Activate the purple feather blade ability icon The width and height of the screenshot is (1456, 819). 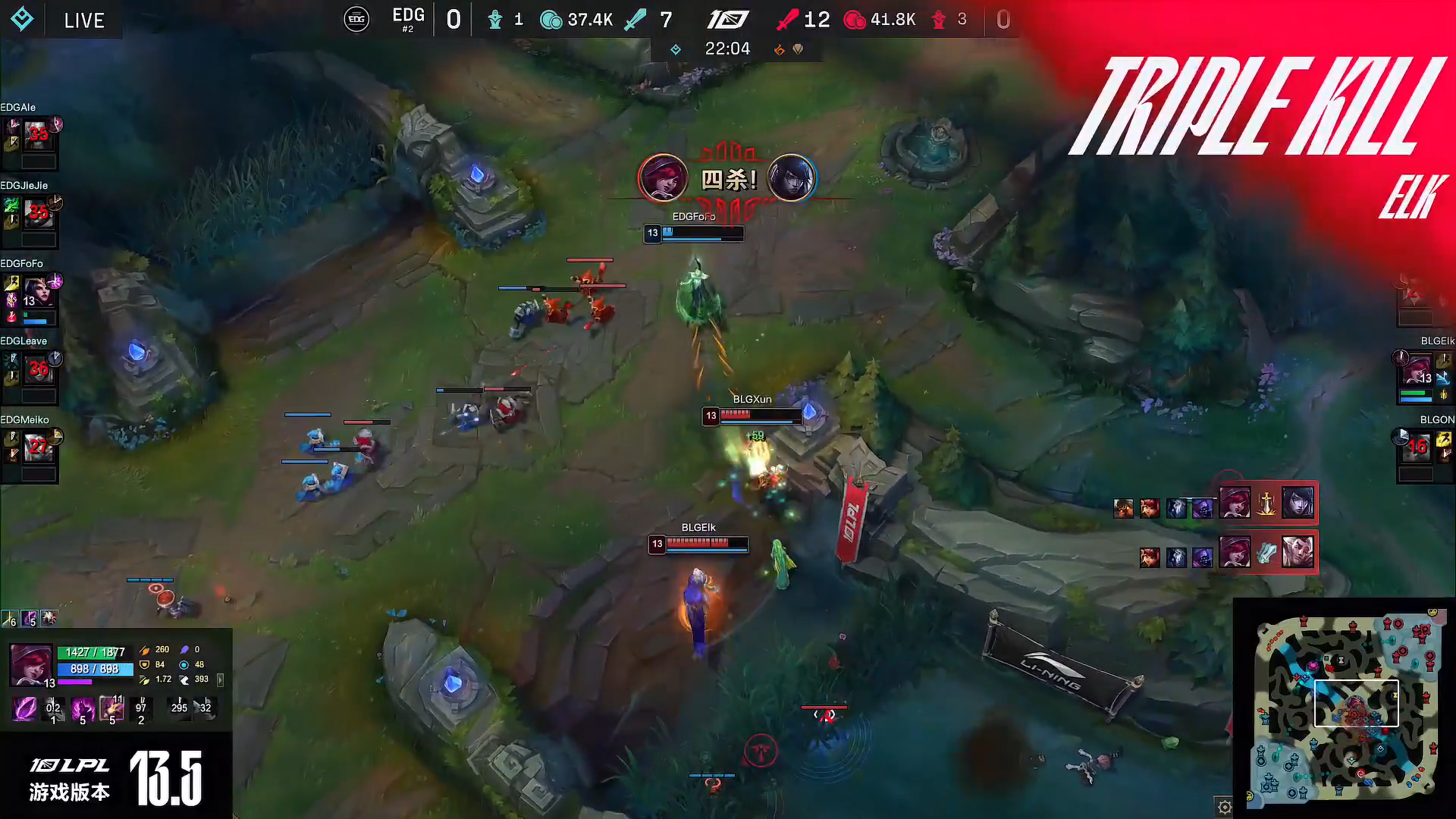coord(24,709)
